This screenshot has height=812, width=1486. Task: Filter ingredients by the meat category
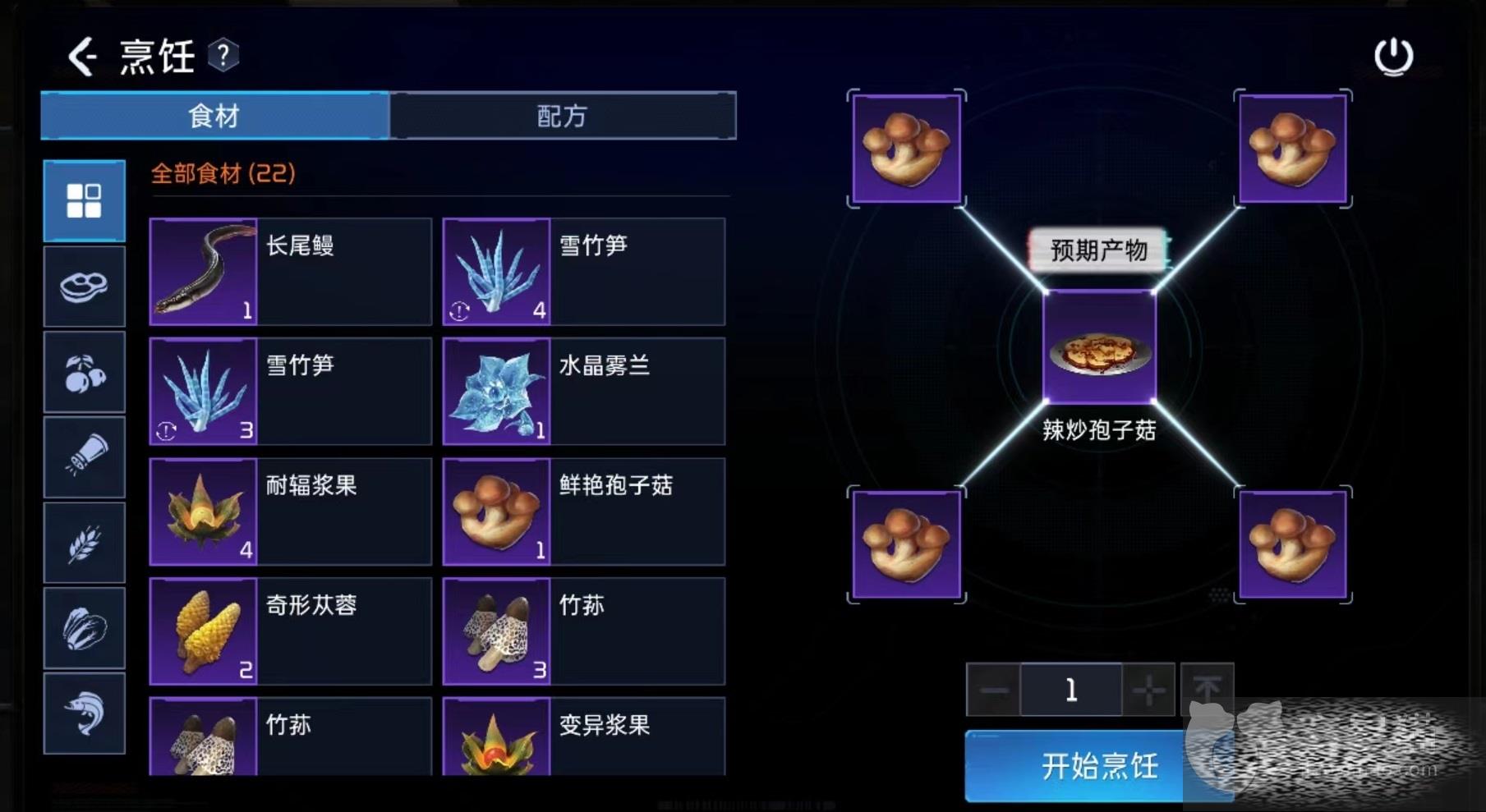pyautogui.click(x=84, y=287)
